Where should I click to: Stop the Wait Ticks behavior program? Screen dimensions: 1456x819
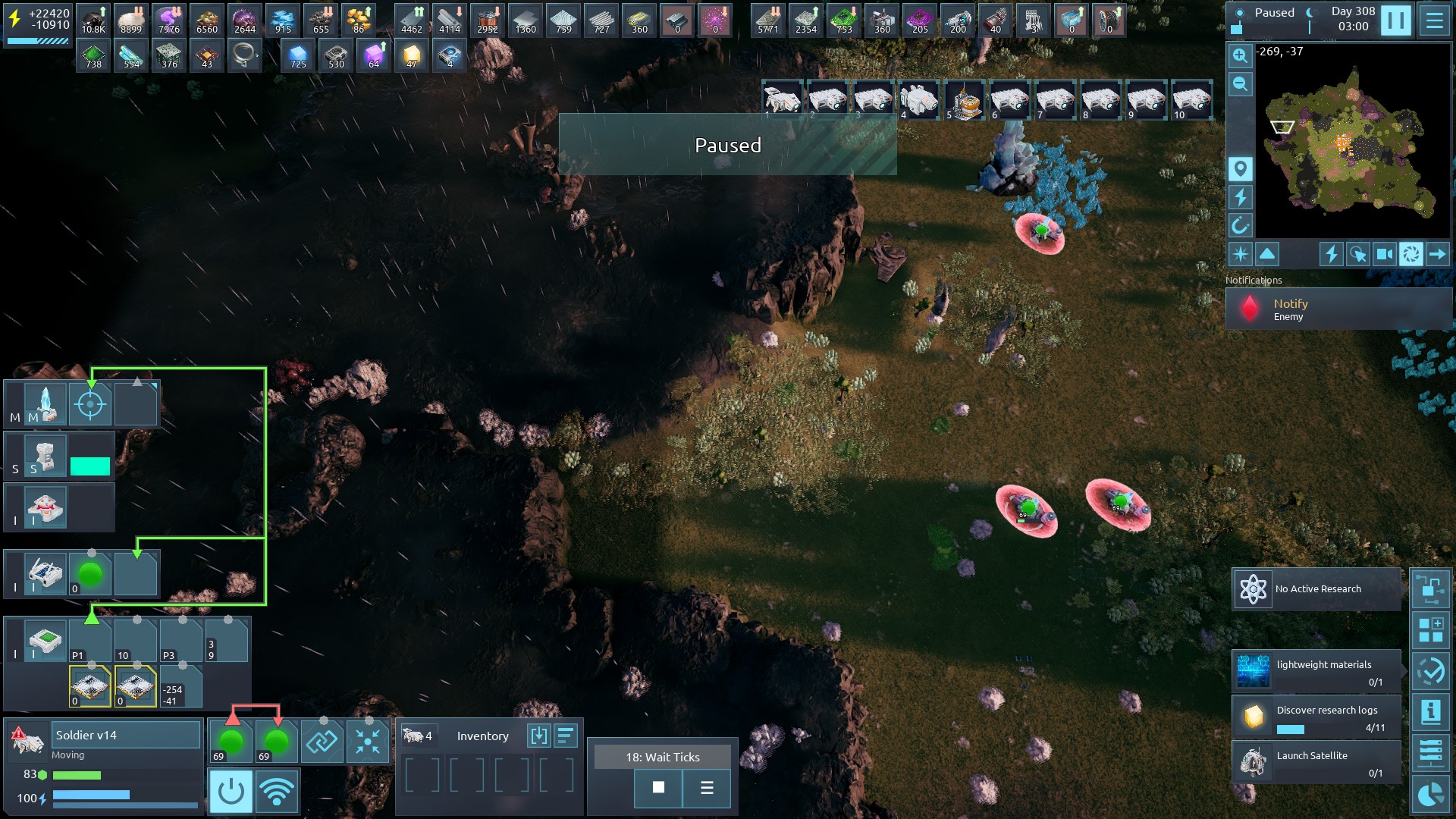(x=658, y=788)
